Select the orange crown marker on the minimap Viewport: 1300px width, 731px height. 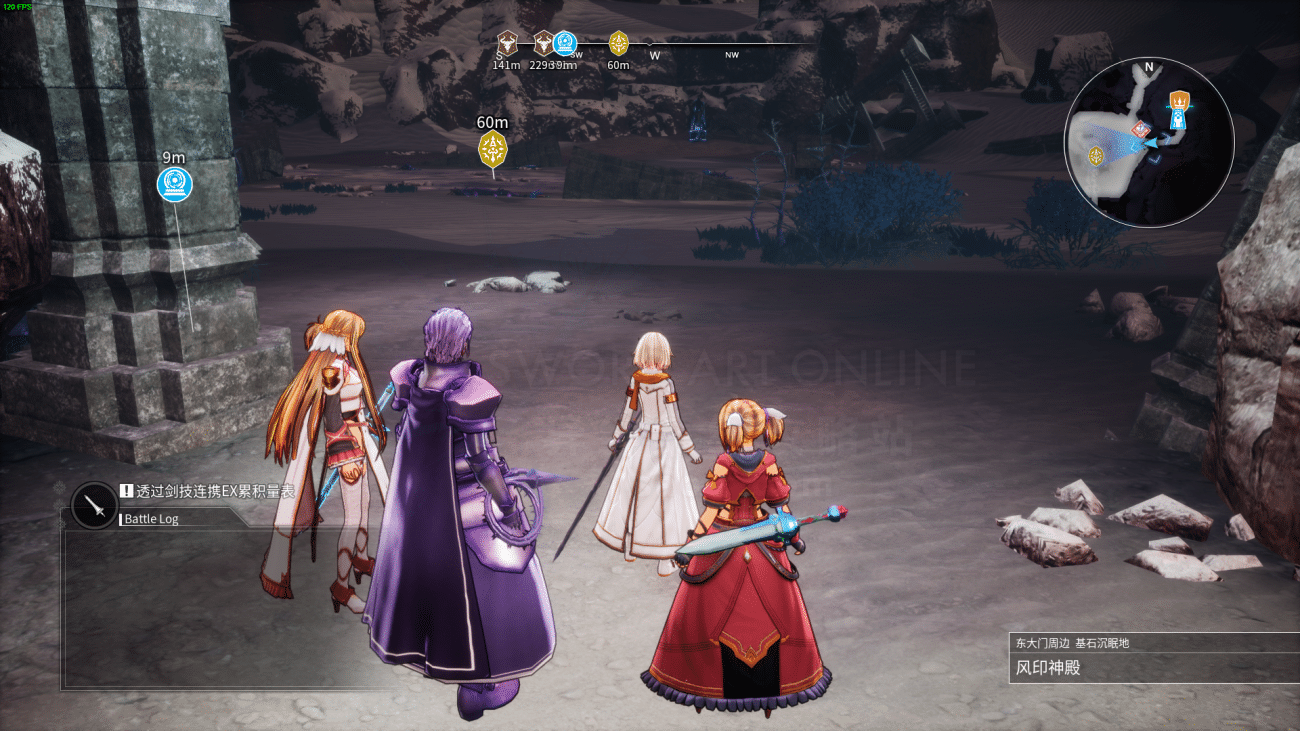pyautogui.click(x=1180, y=100)
